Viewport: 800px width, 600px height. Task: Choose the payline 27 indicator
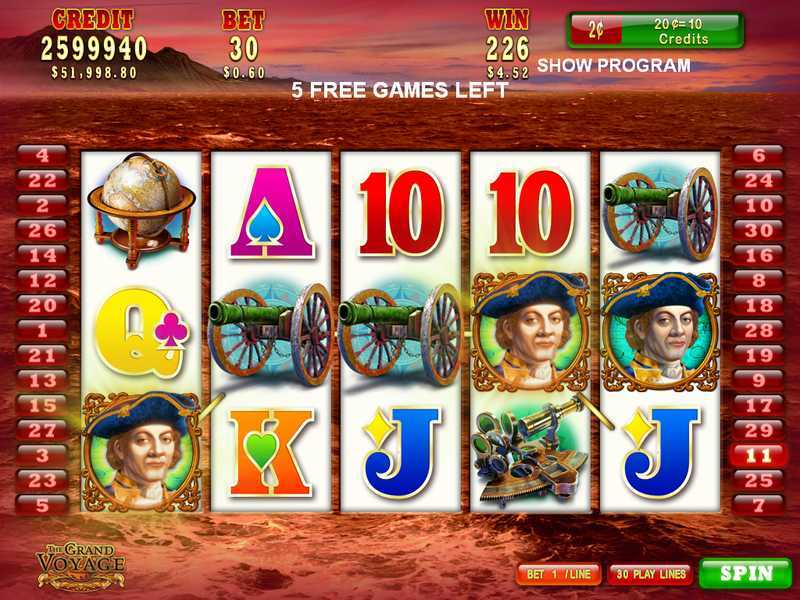(x=43, y=430)
